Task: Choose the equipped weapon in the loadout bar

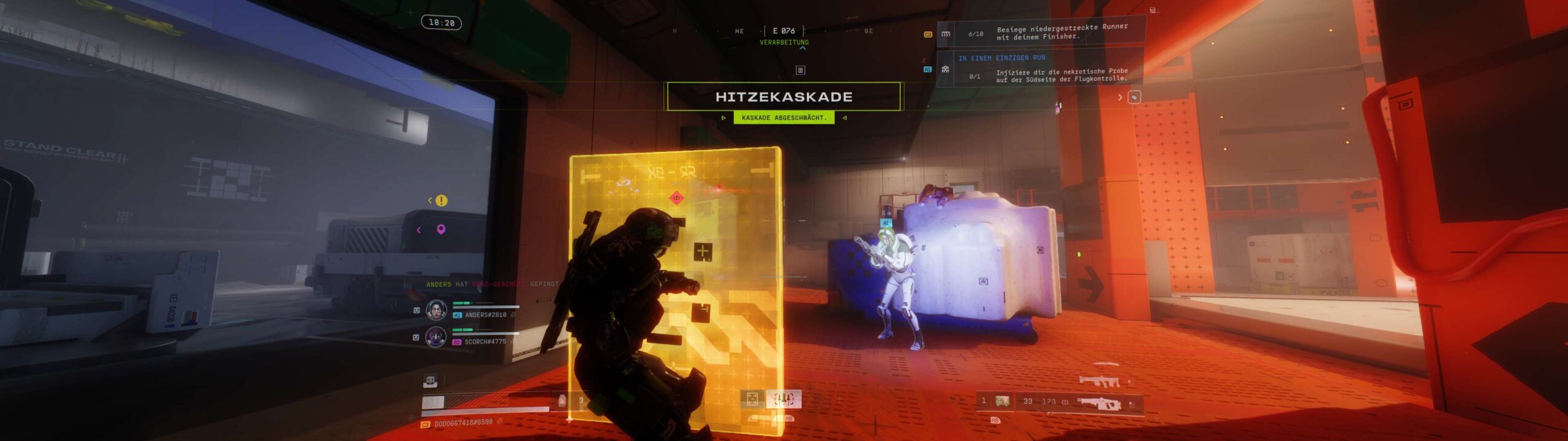Action: click(1099, 402)
